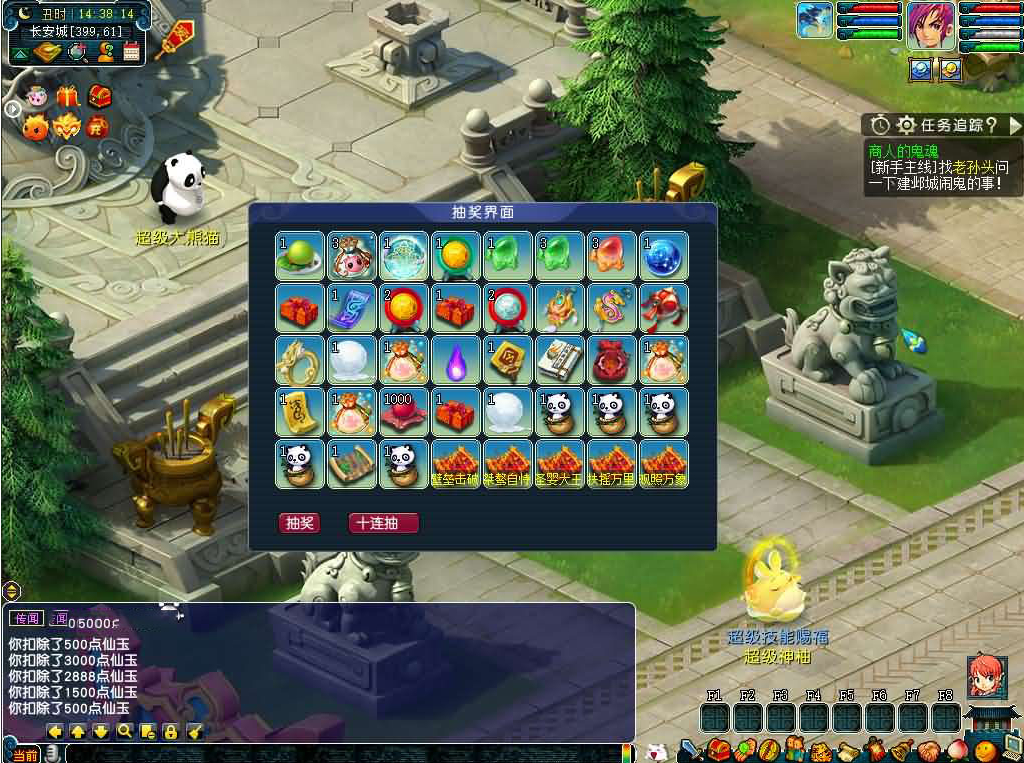
Task: Open the calendar icon near the minimap
Action: [131, 52]
